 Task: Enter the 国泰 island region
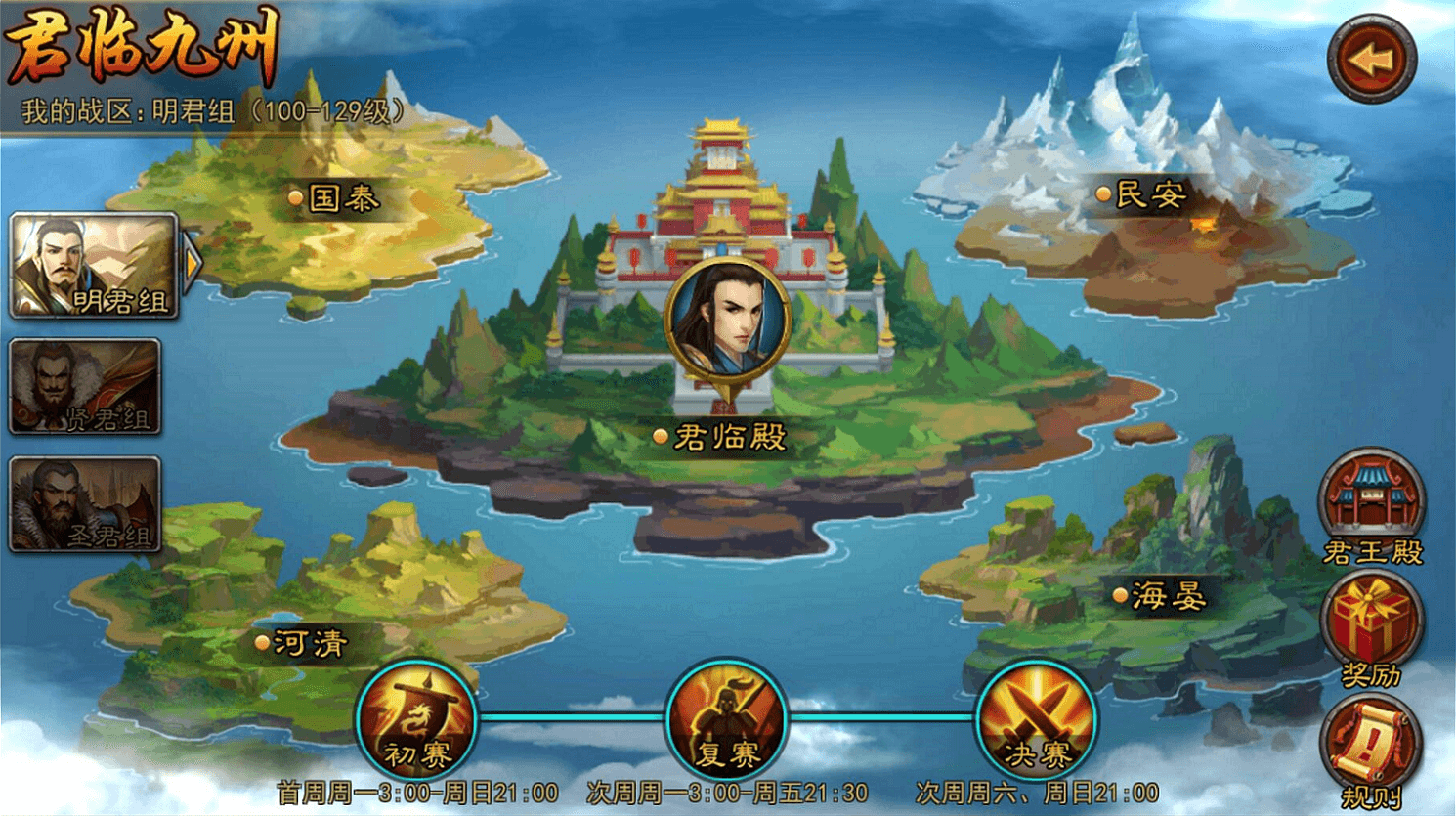pos(335,198)
